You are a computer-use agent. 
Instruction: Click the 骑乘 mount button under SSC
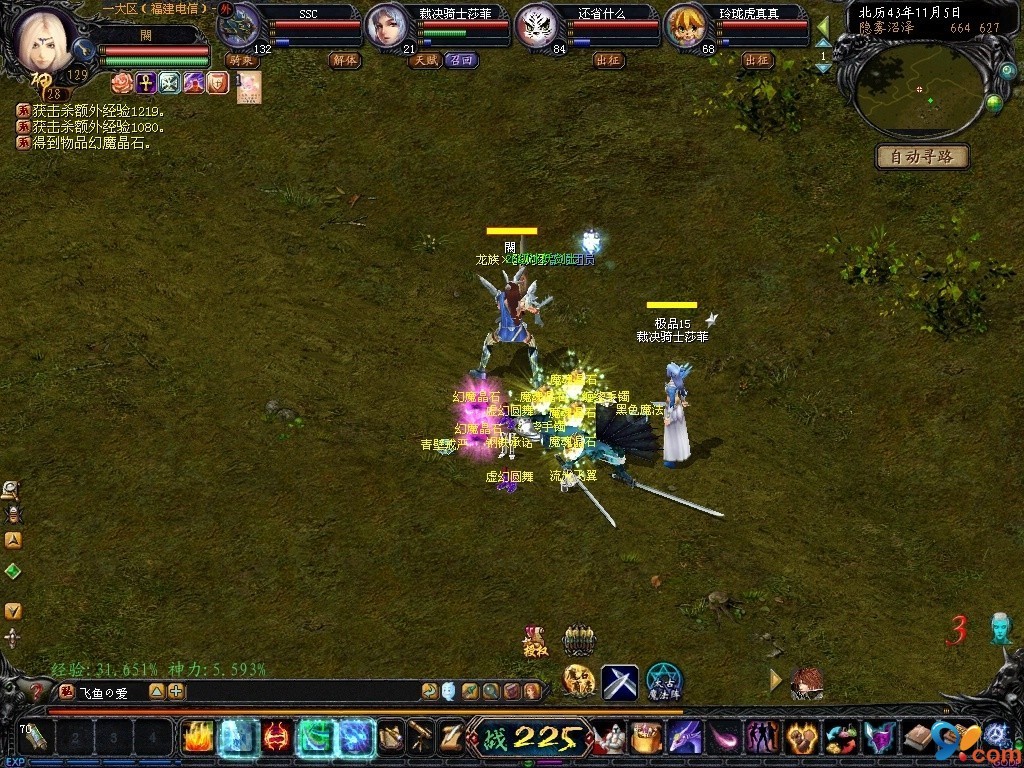(241, 60)
